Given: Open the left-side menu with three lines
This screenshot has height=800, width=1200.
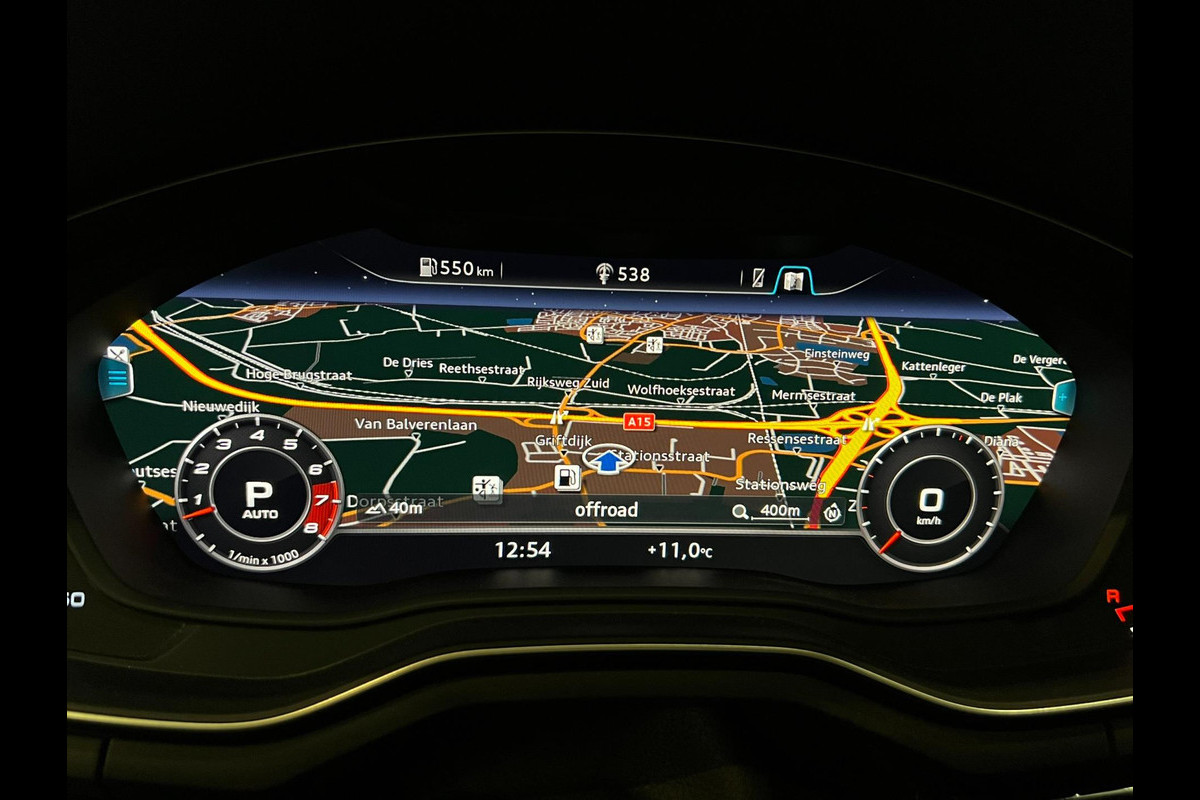Looking at the screenshot, I should coord(116,379).
